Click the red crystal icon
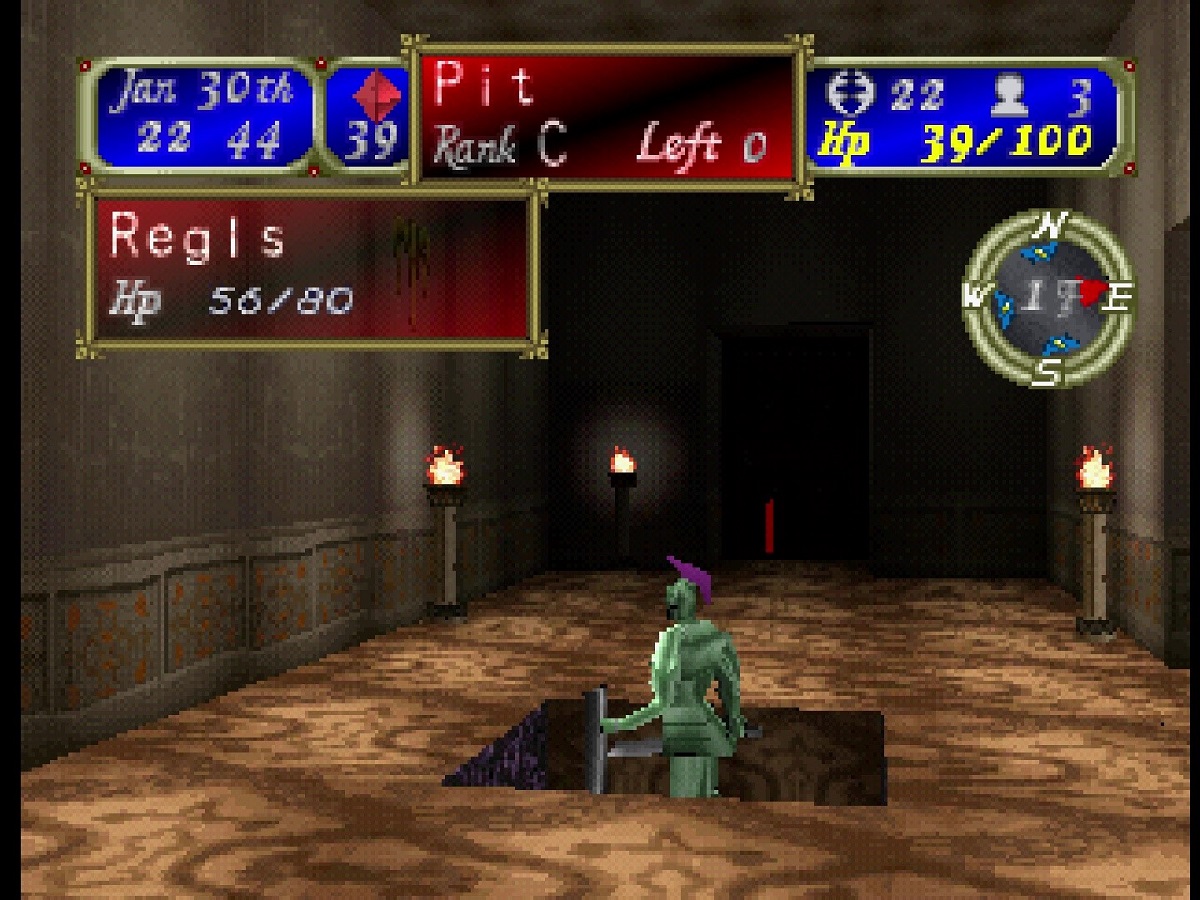The image size is (1200, 900). coord(379,96)
